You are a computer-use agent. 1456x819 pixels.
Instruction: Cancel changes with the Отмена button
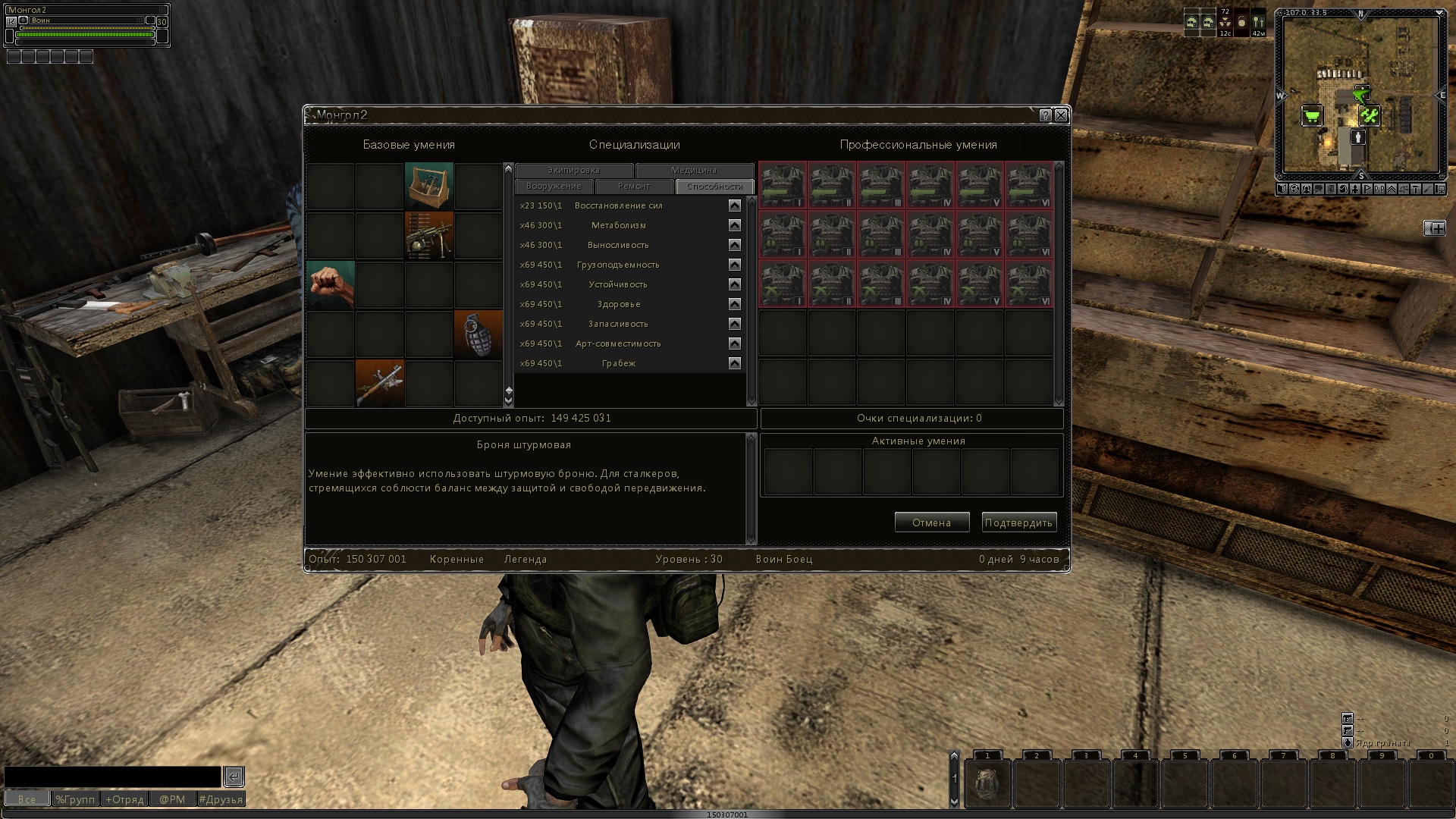[x=931, y=522]
